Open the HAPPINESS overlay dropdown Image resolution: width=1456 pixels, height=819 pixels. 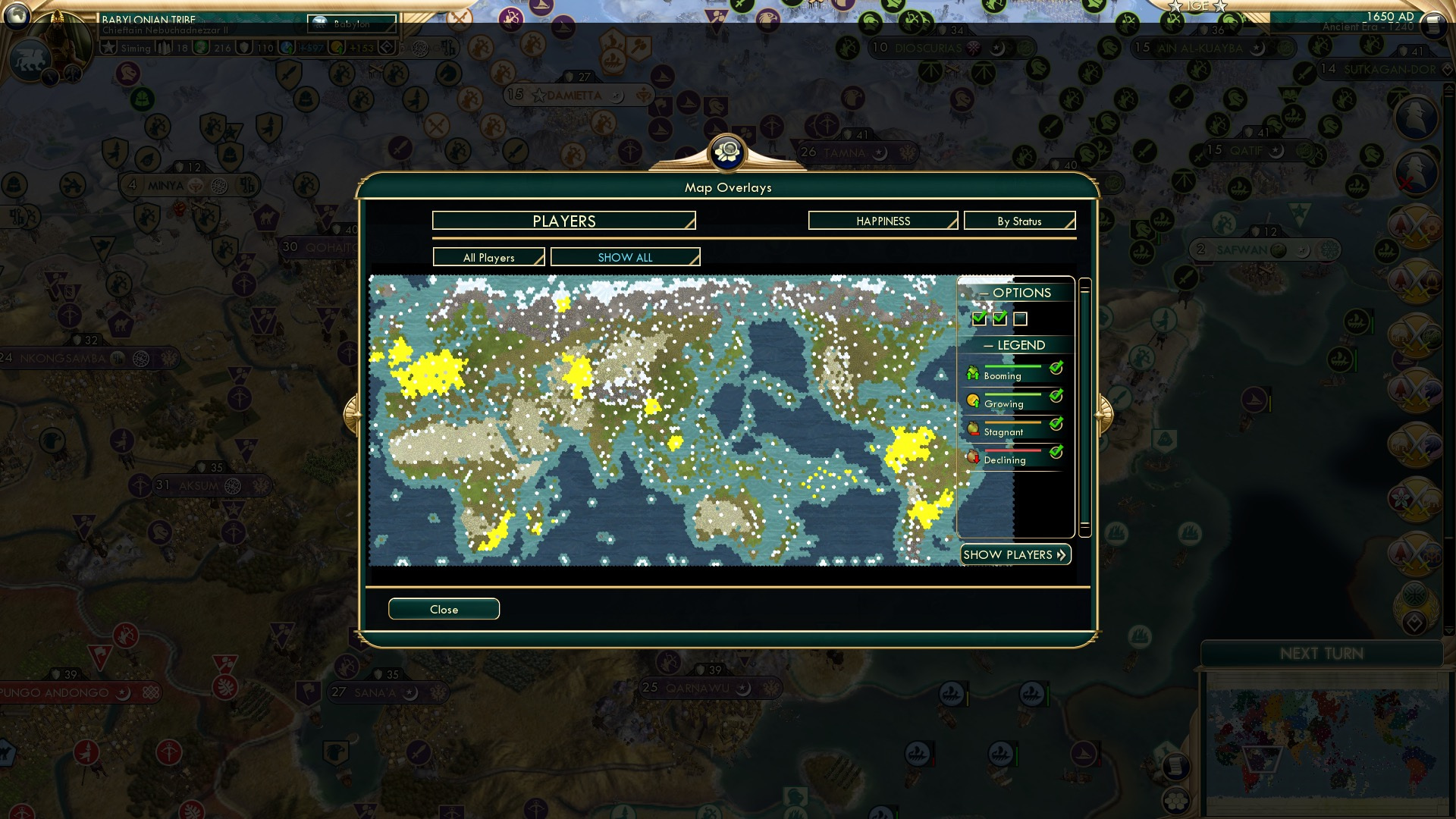click(882, 221)
